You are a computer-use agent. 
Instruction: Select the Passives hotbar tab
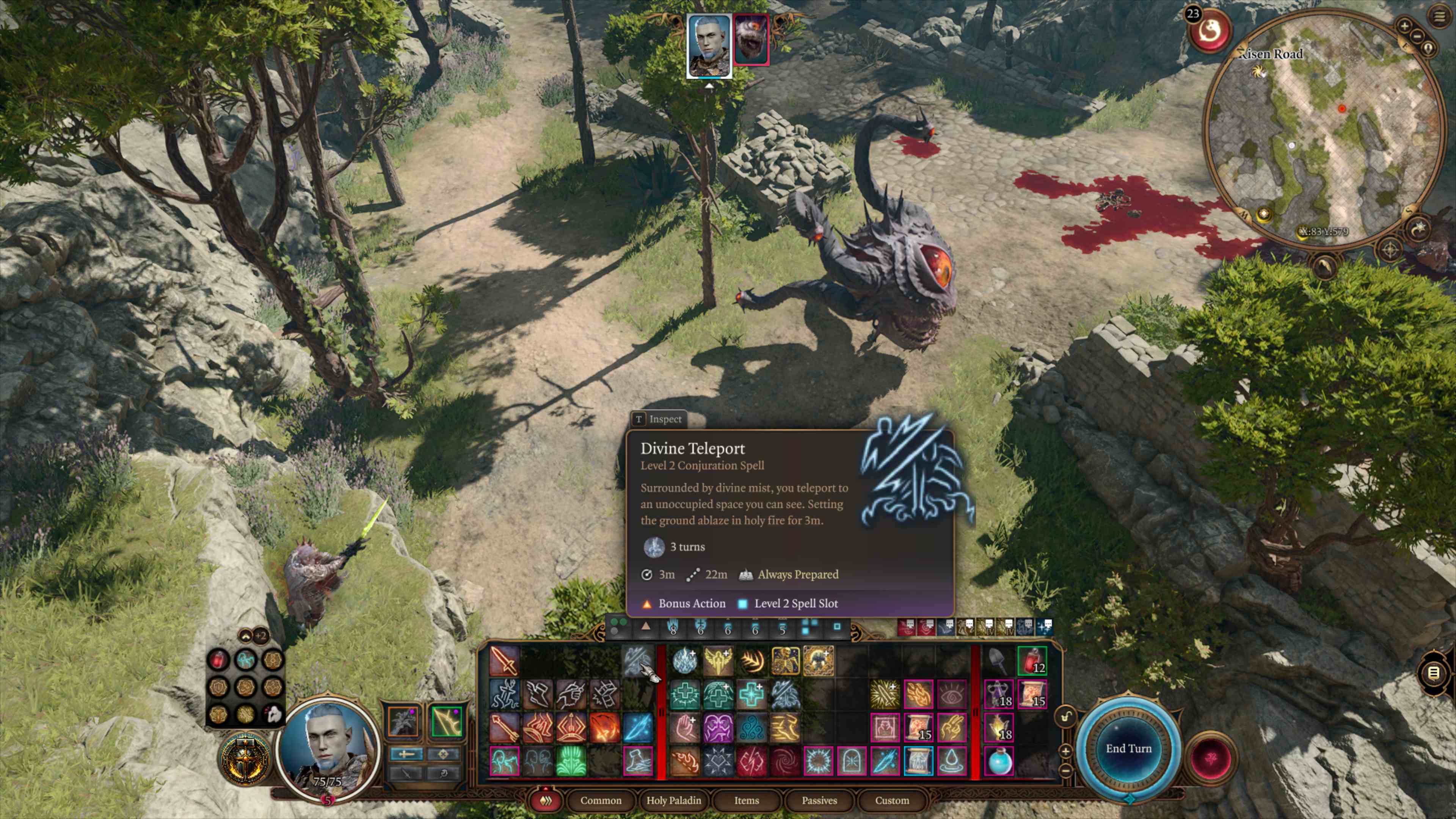pos(819,800)
